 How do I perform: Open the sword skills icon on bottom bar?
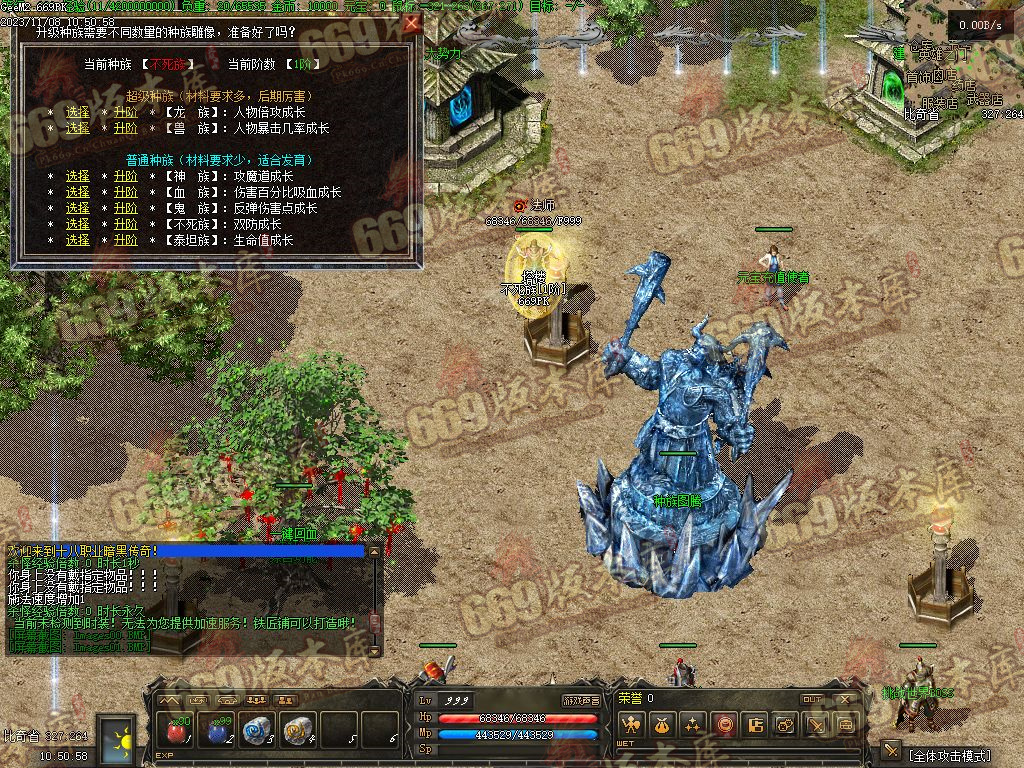816,725
